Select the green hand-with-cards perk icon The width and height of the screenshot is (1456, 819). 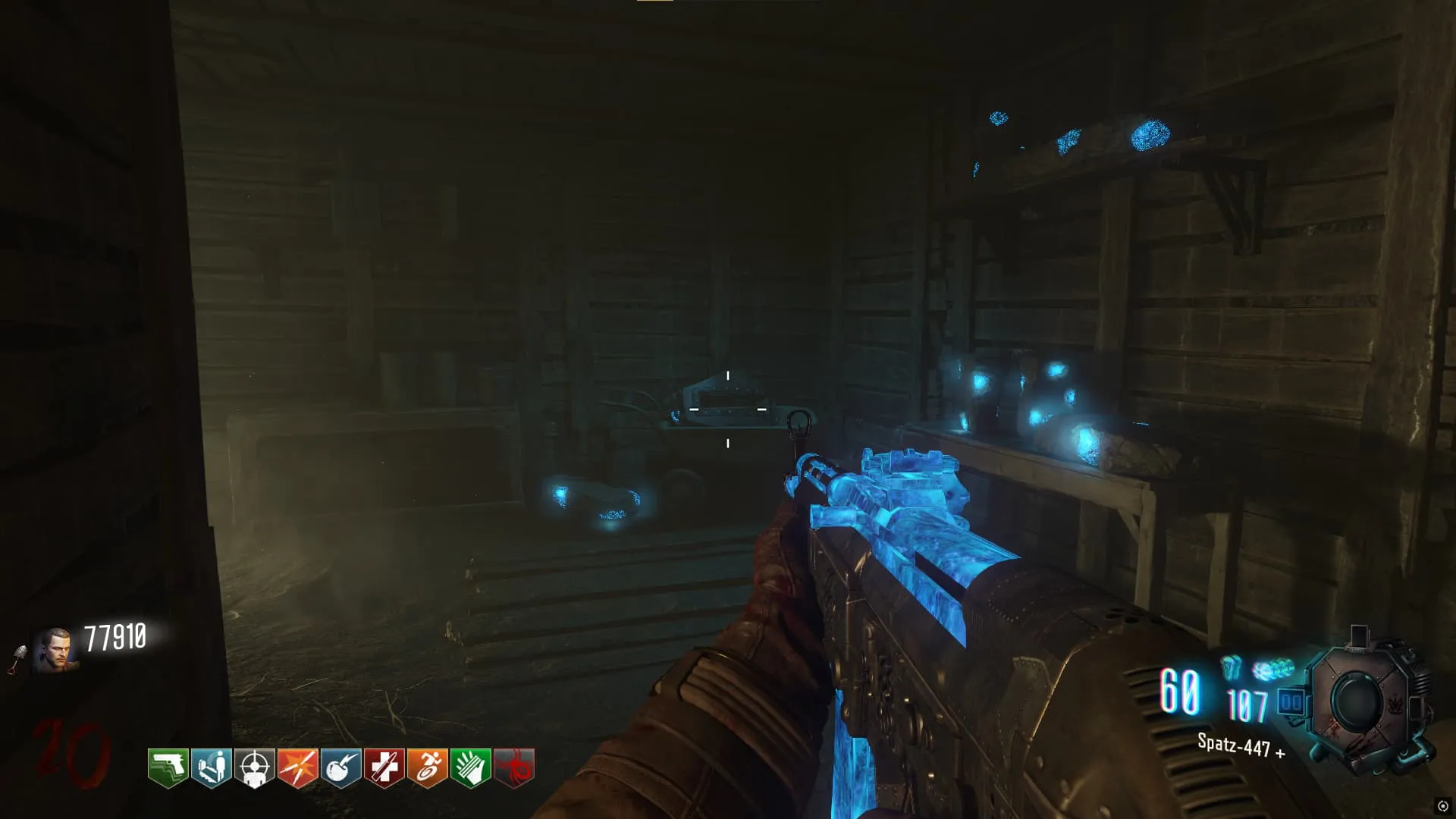(470, 767)
